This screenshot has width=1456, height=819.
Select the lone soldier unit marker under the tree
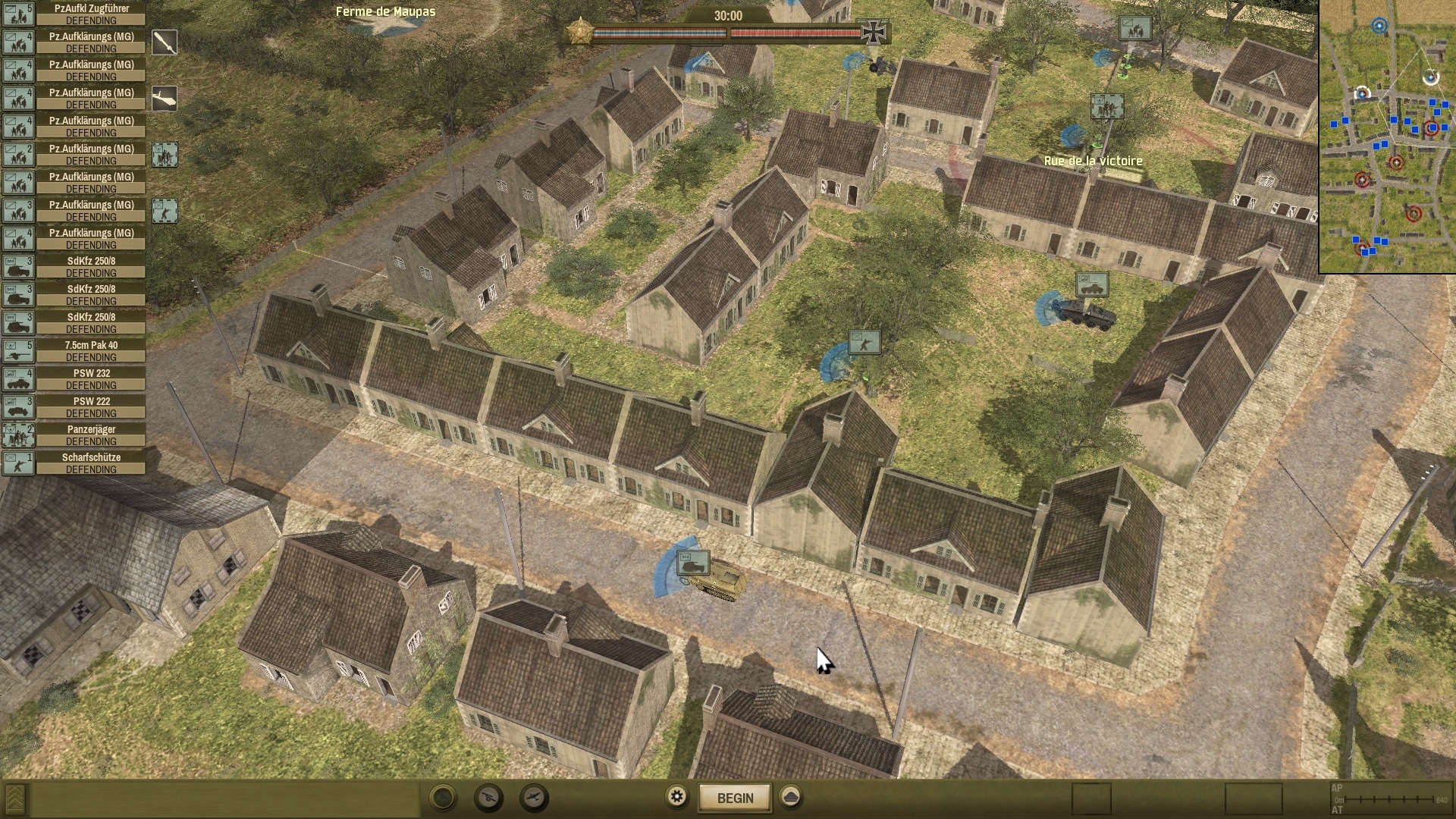tap(864, 343)
